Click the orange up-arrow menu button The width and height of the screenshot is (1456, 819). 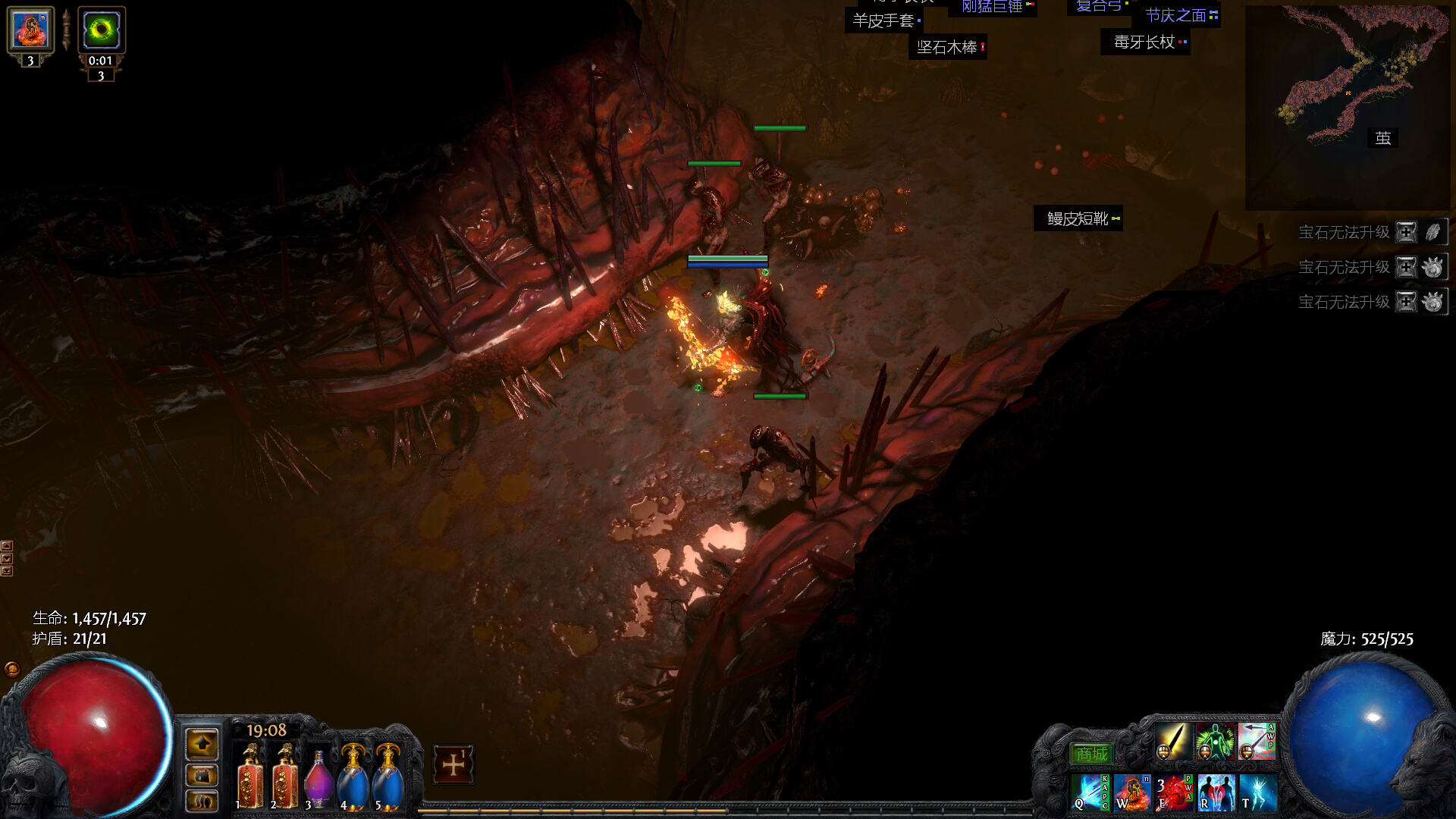coord(202,745)
